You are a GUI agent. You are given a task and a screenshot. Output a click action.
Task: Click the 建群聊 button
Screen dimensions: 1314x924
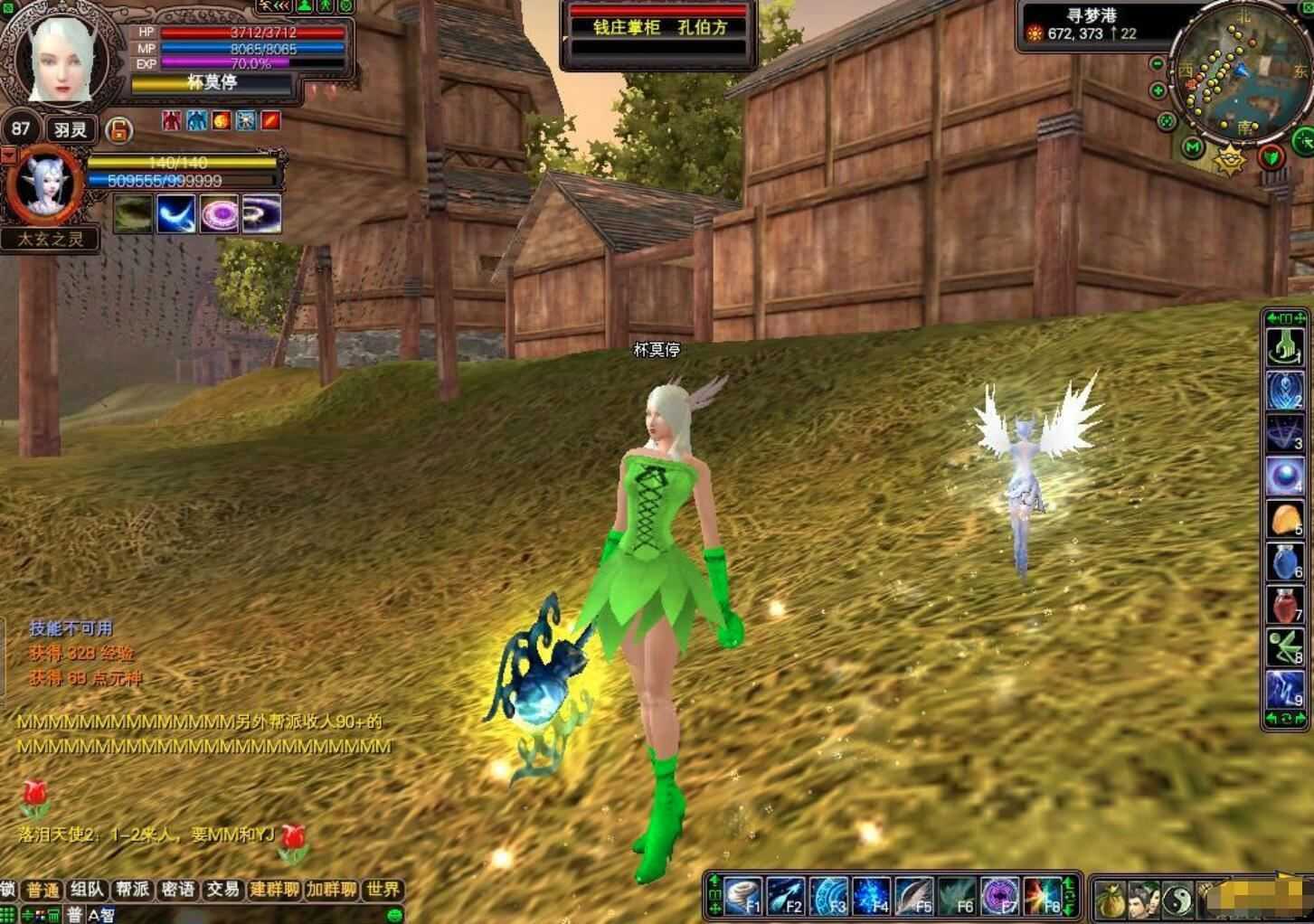click(274, 890)
